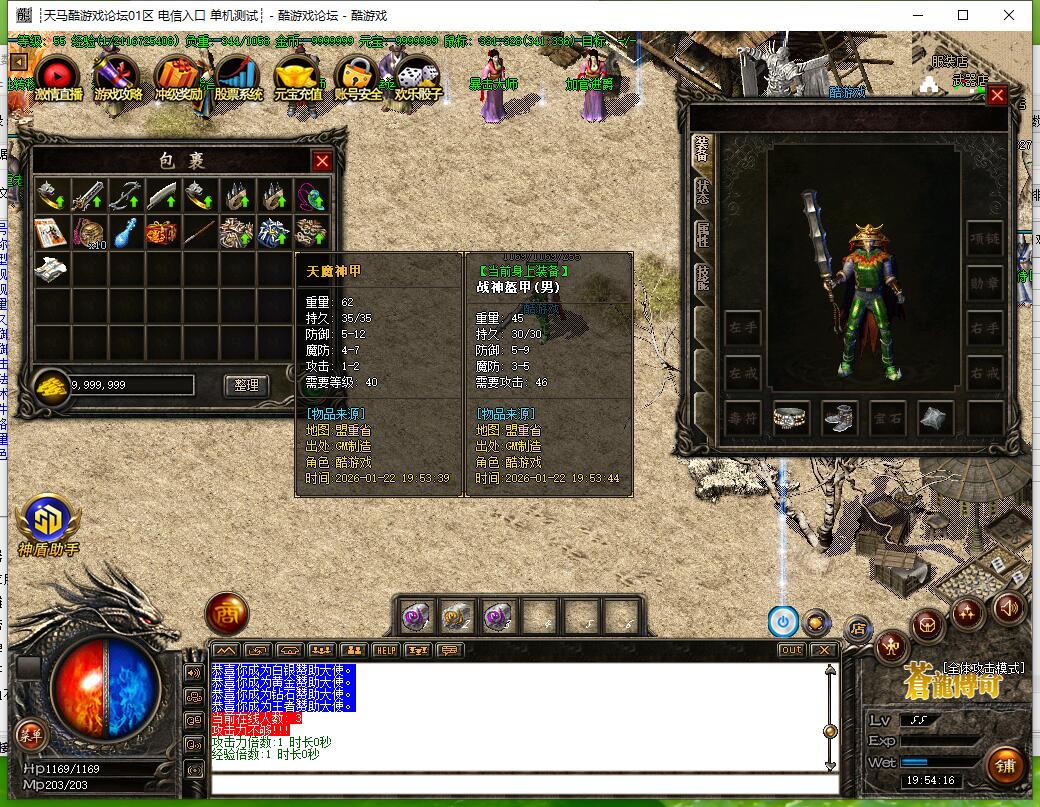
Task: Maximize the game window
Action: (963, 15)
